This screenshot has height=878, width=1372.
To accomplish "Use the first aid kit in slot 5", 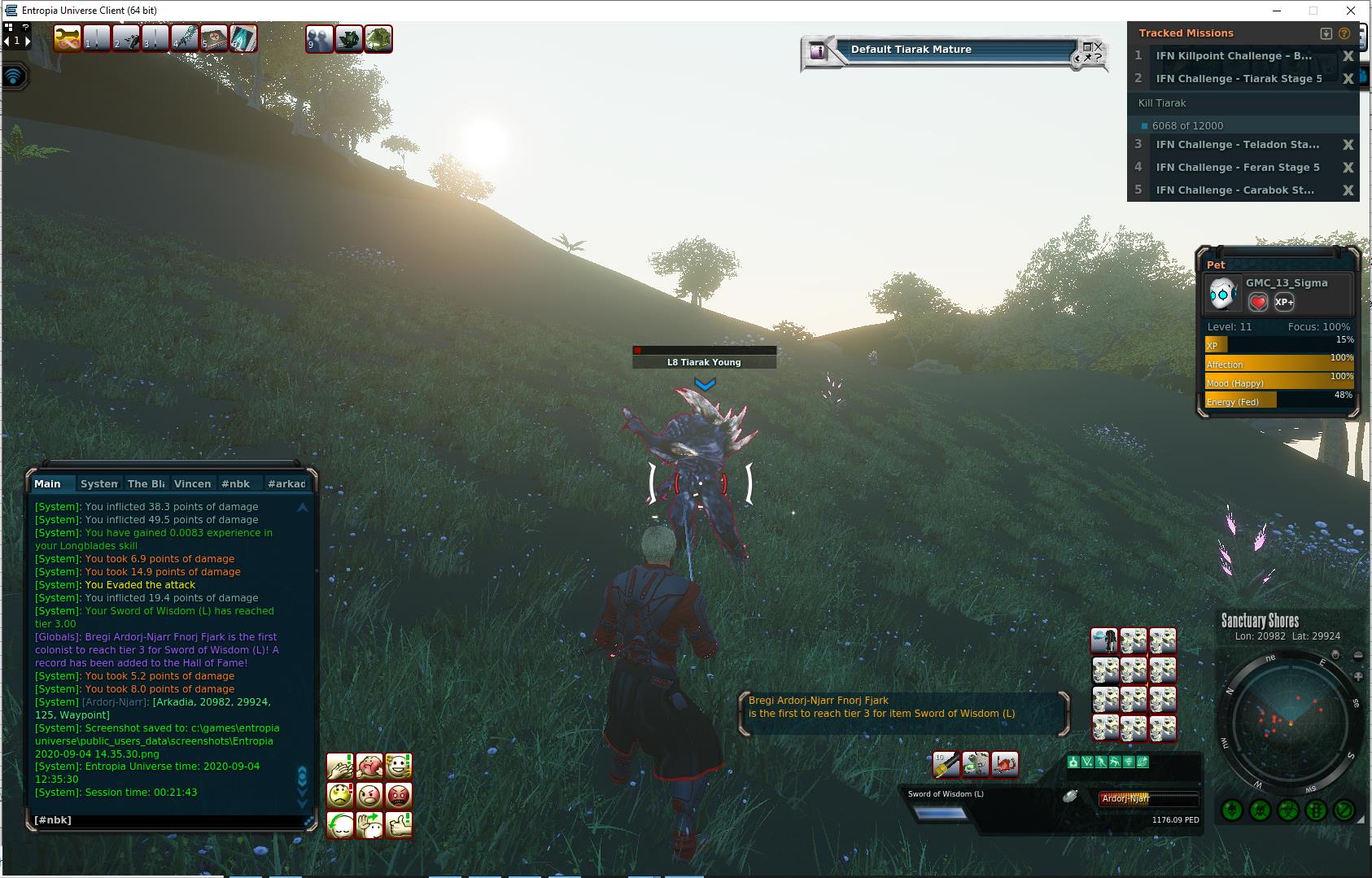I will click(213, 38).
